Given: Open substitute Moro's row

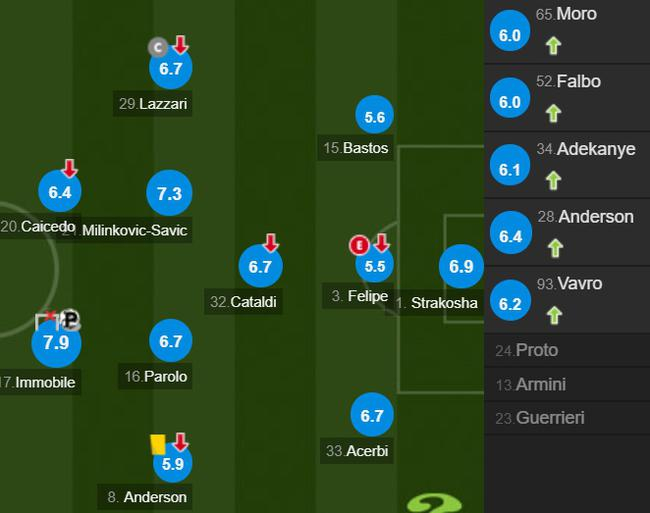Looking at the screenshot, I should pyautogui.click(x=567, y=32).
